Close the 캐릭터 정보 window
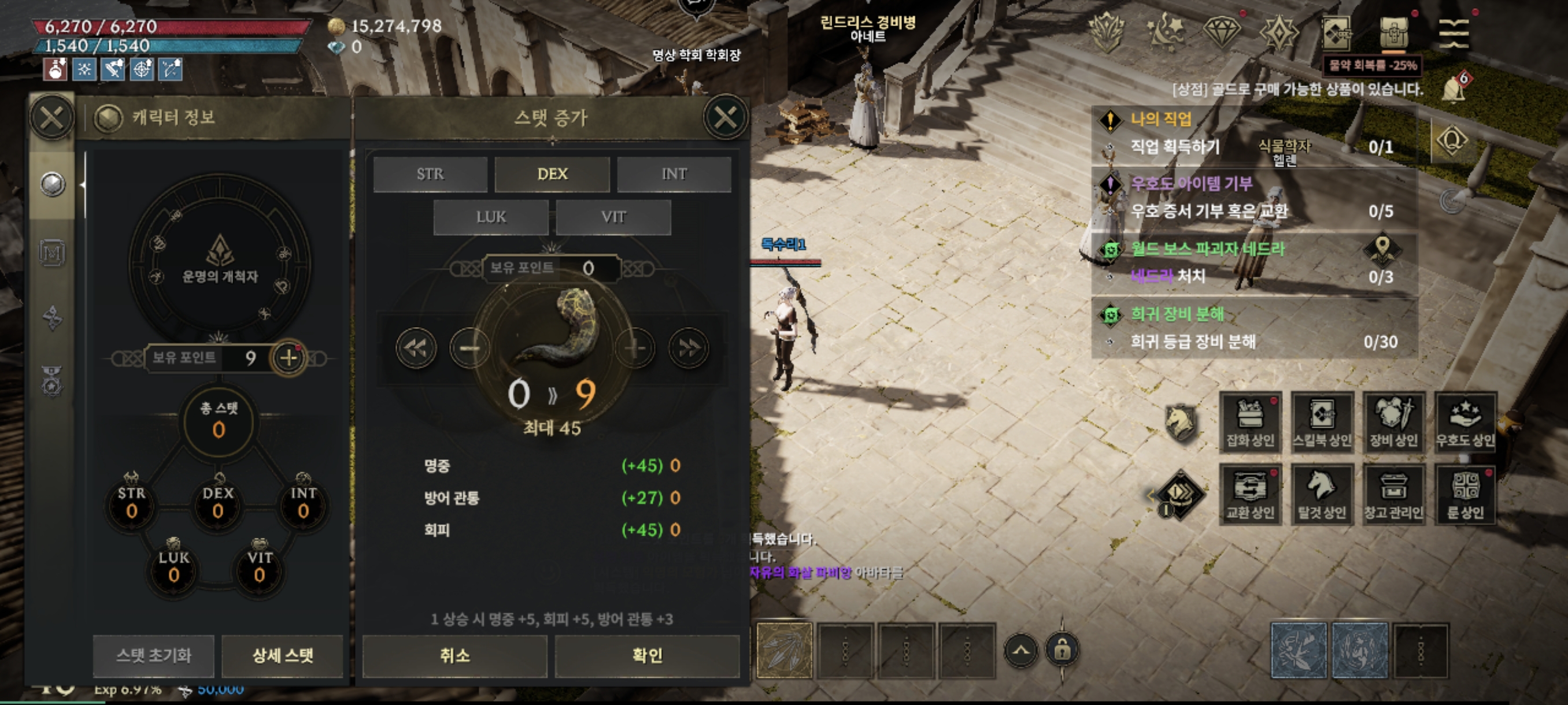The width and height of the screenshot is (1568, 705). pos(51,117)
